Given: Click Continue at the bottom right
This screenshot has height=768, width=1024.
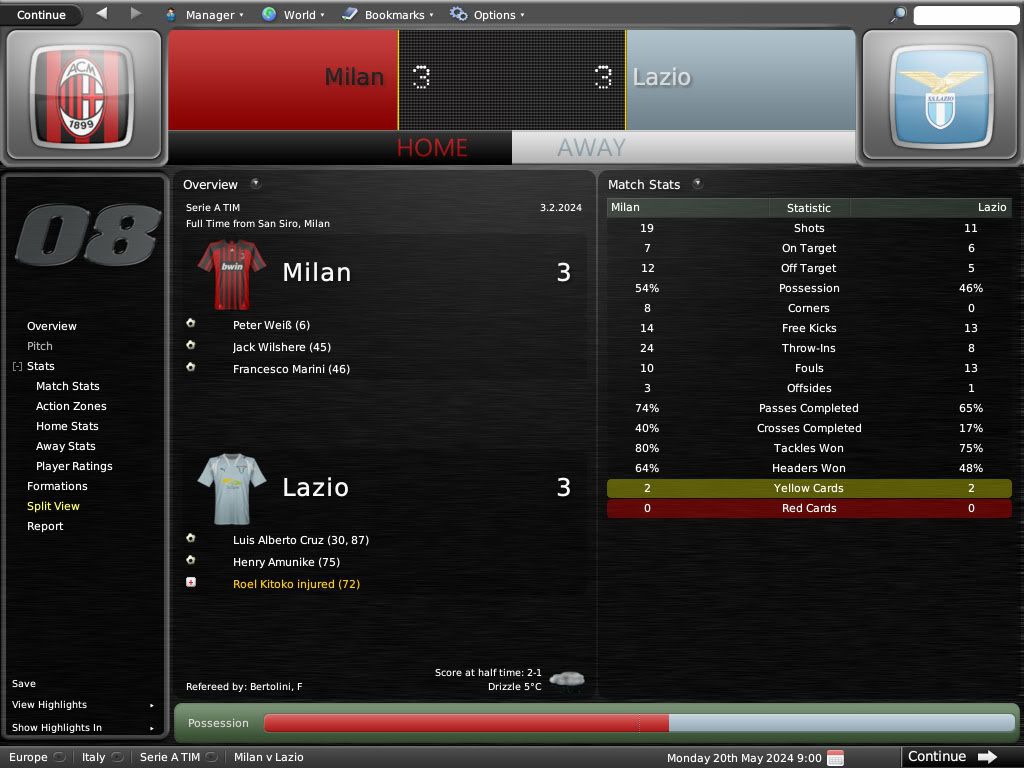Looking at the screenshot, I should [951, 757].
